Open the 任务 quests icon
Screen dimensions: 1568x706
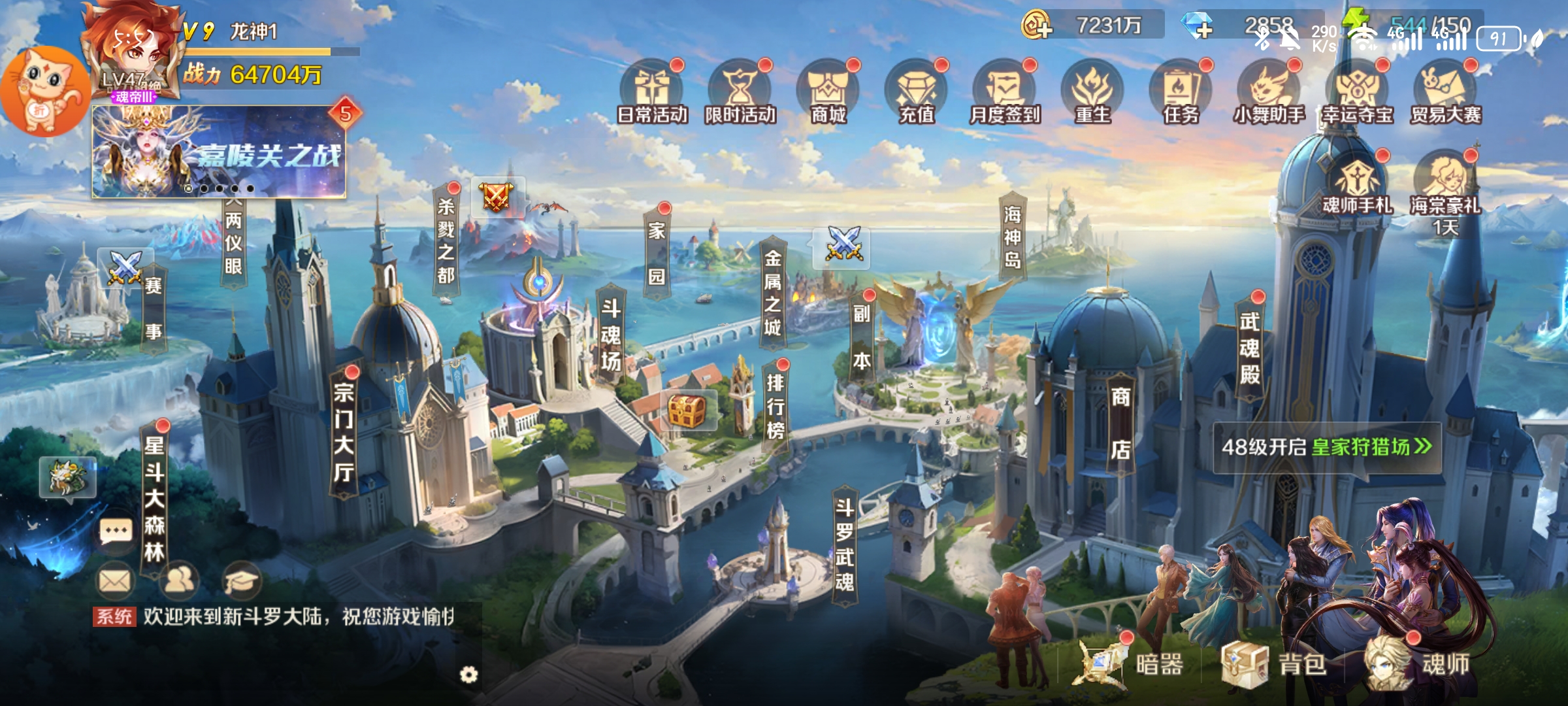click(x=1181, y=92)
